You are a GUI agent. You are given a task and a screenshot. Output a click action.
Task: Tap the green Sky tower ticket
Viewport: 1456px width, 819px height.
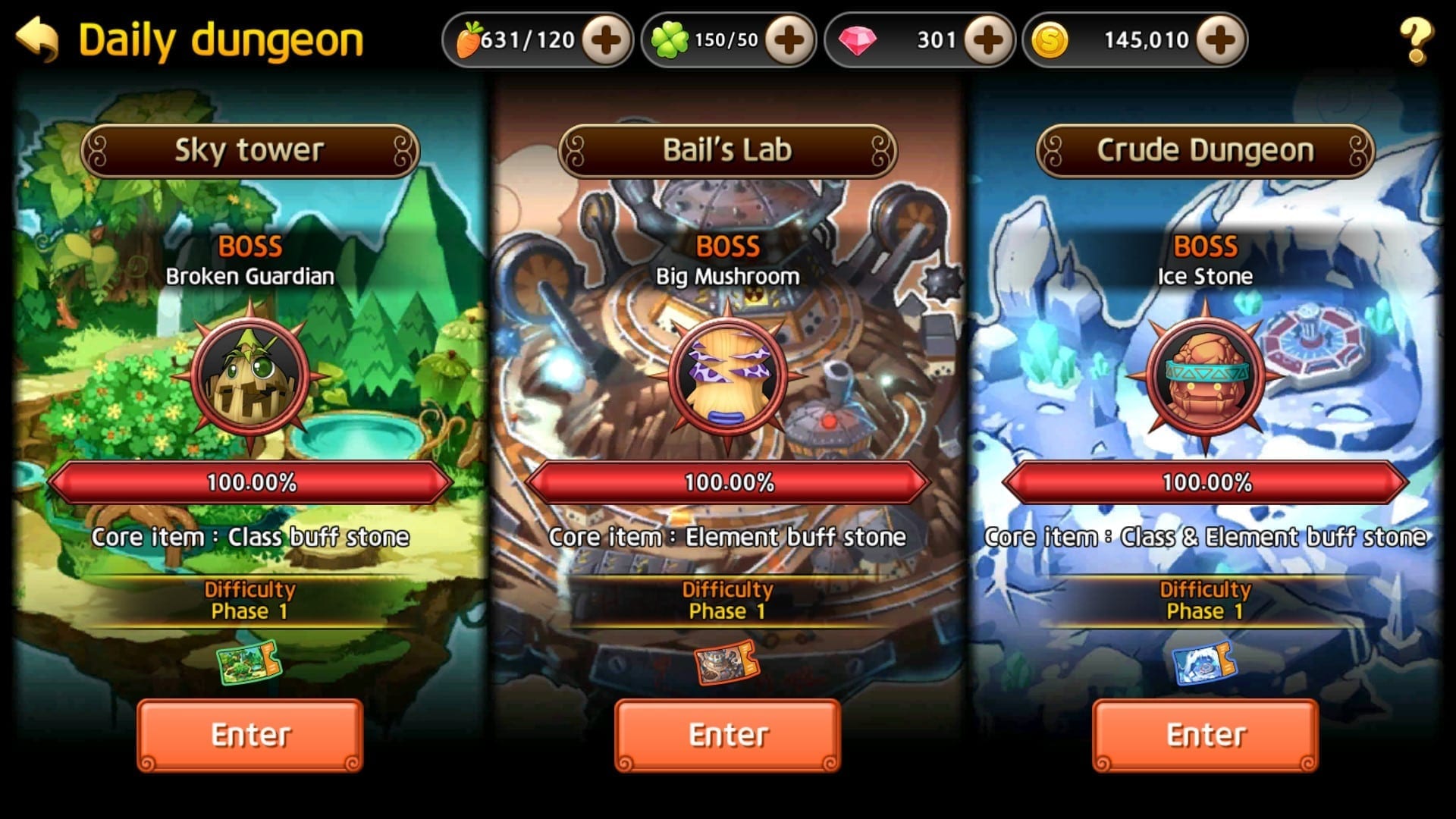click(249, 664)
